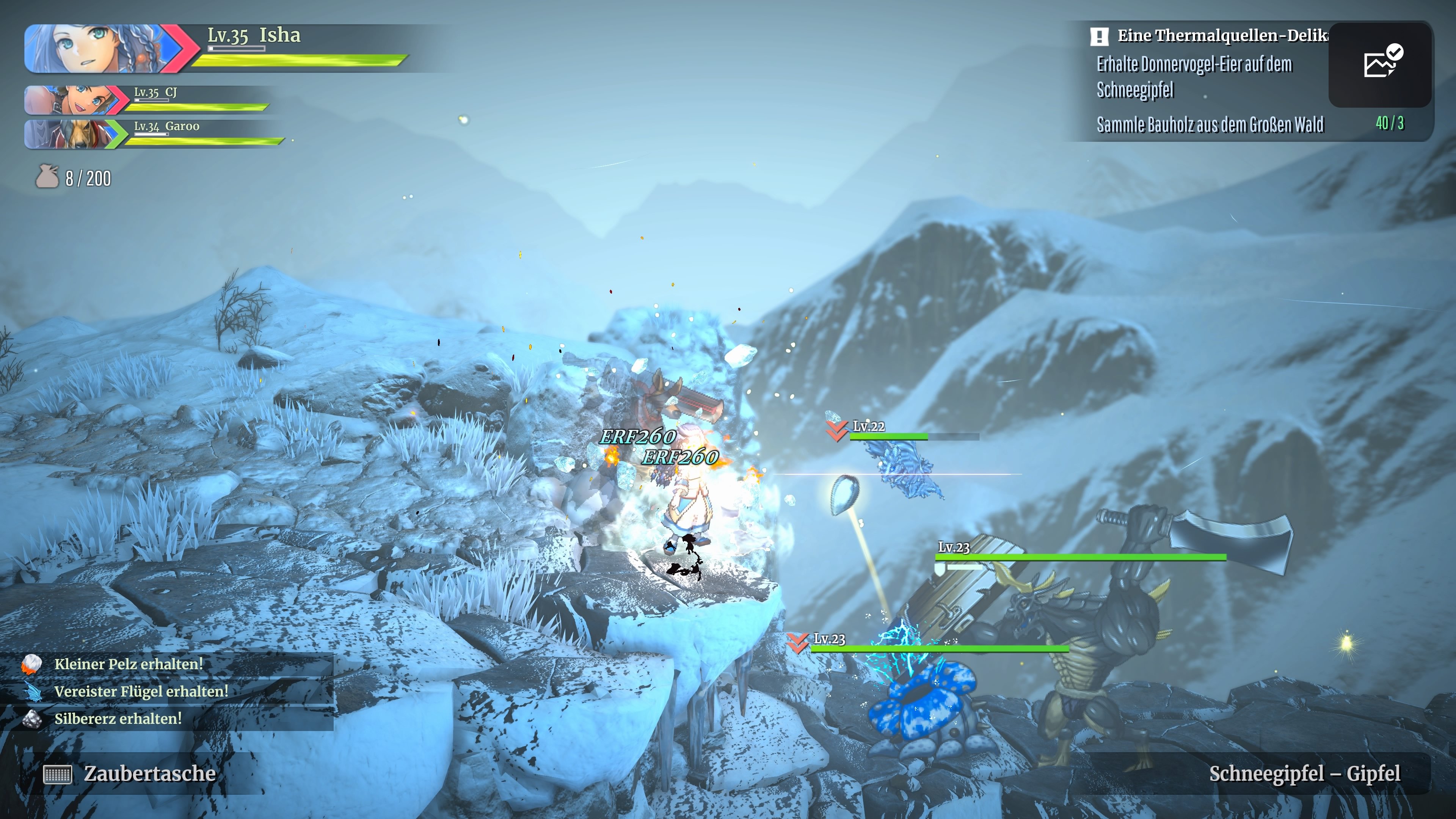
Task: Select the Sammle Bauholz quest objective
Action: point(1210,124)
